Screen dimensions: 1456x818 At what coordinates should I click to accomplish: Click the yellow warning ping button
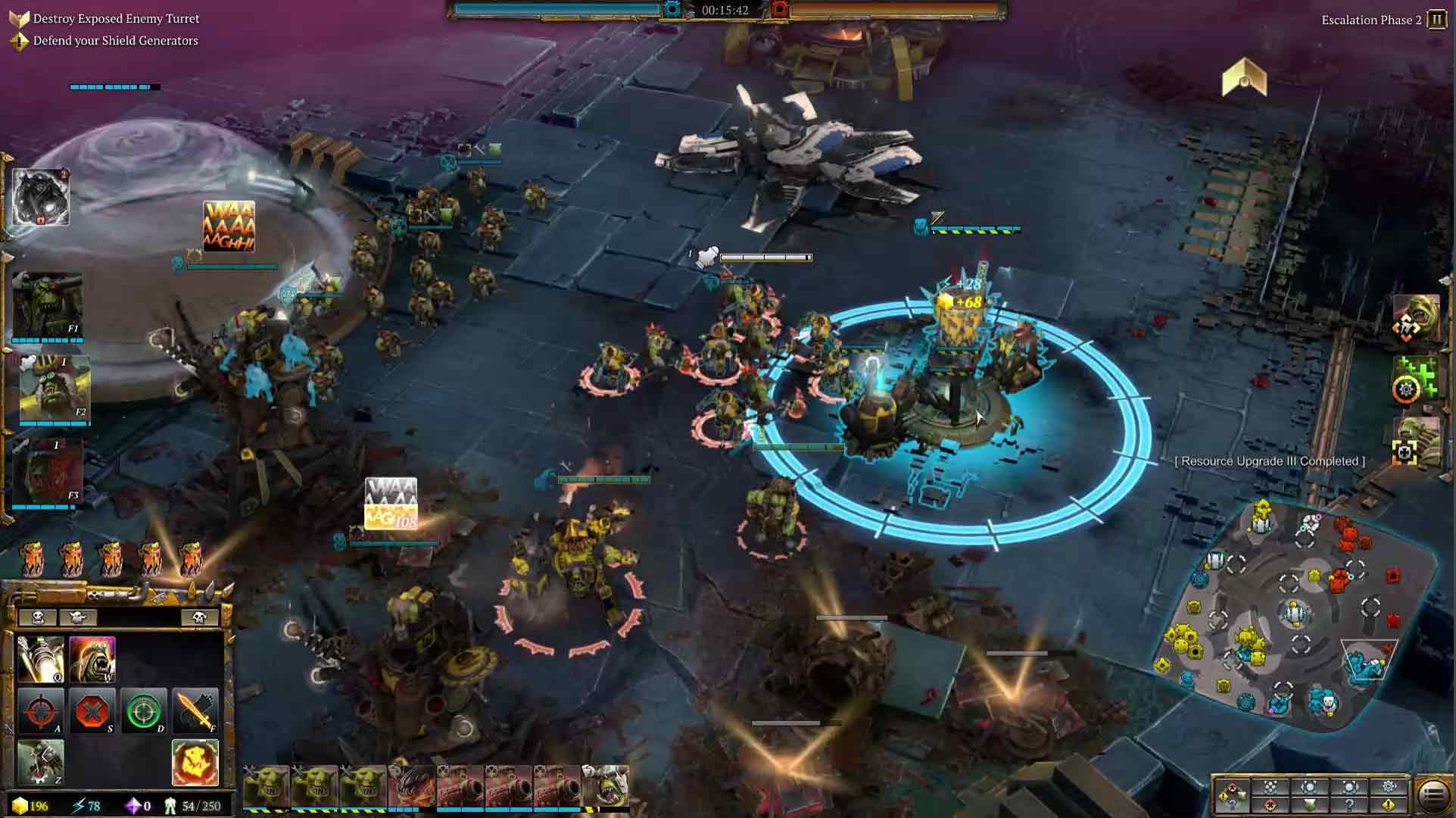tap(1389, 805)
